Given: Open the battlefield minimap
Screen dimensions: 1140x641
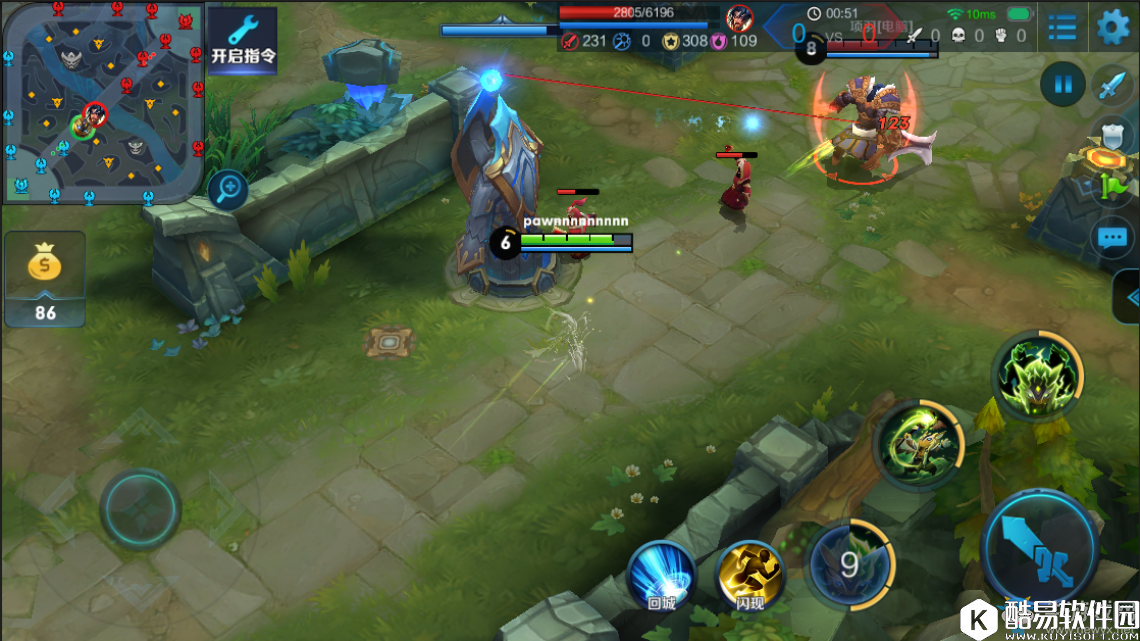Looking at the screenshot, I should (102, 100).
